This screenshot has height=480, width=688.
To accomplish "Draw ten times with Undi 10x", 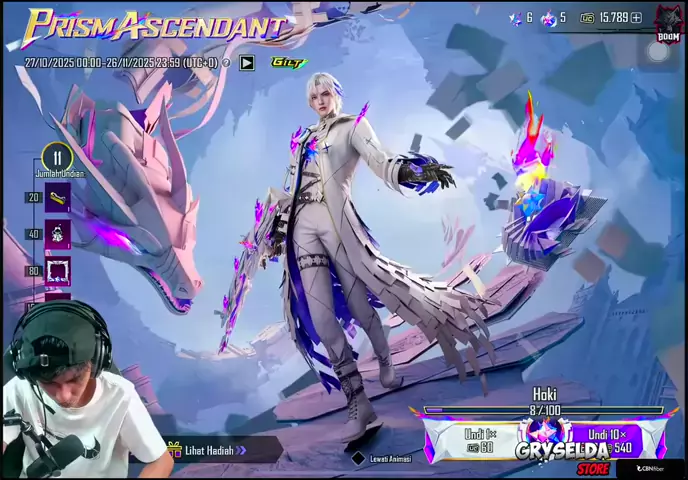I will 609,440.
